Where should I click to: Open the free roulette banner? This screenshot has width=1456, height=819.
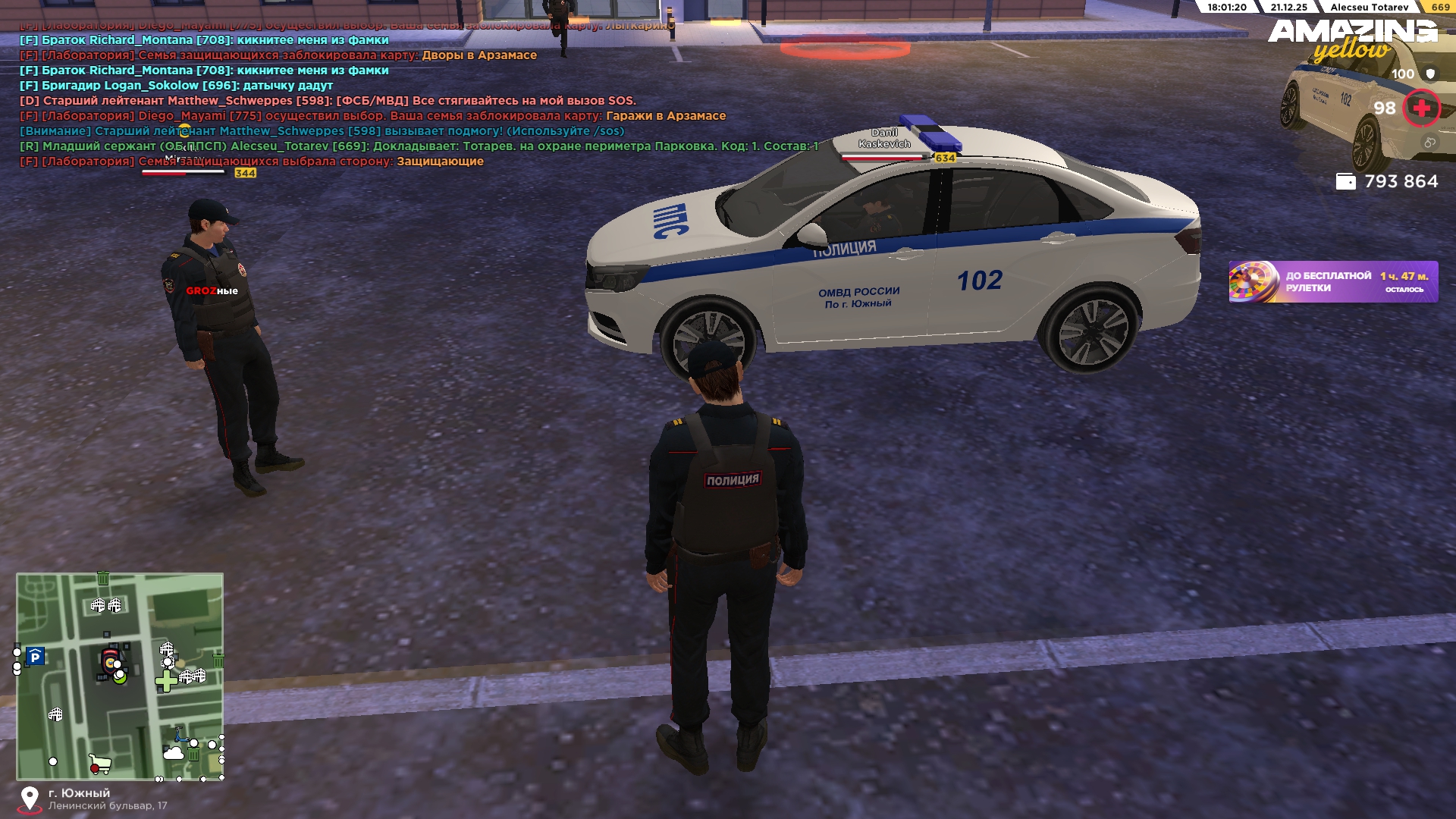tap(1332, 282)
